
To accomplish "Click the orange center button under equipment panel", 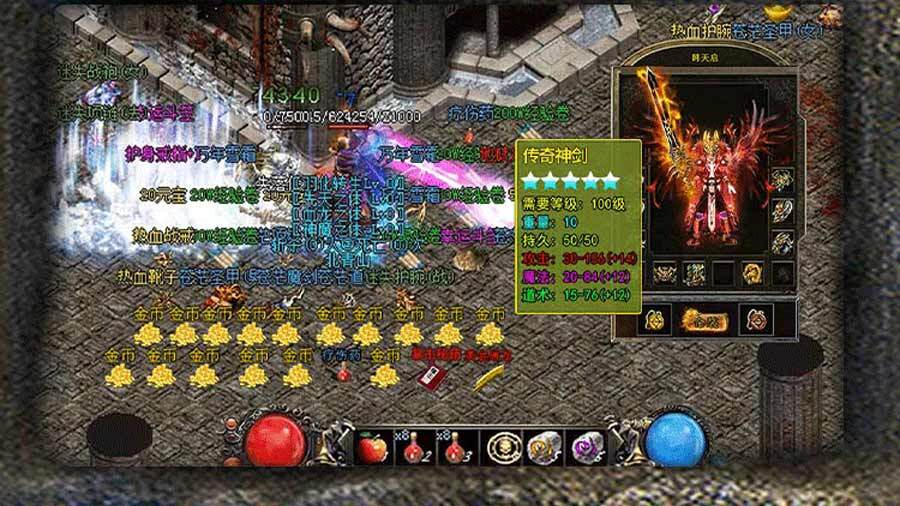I will (707, 319).
